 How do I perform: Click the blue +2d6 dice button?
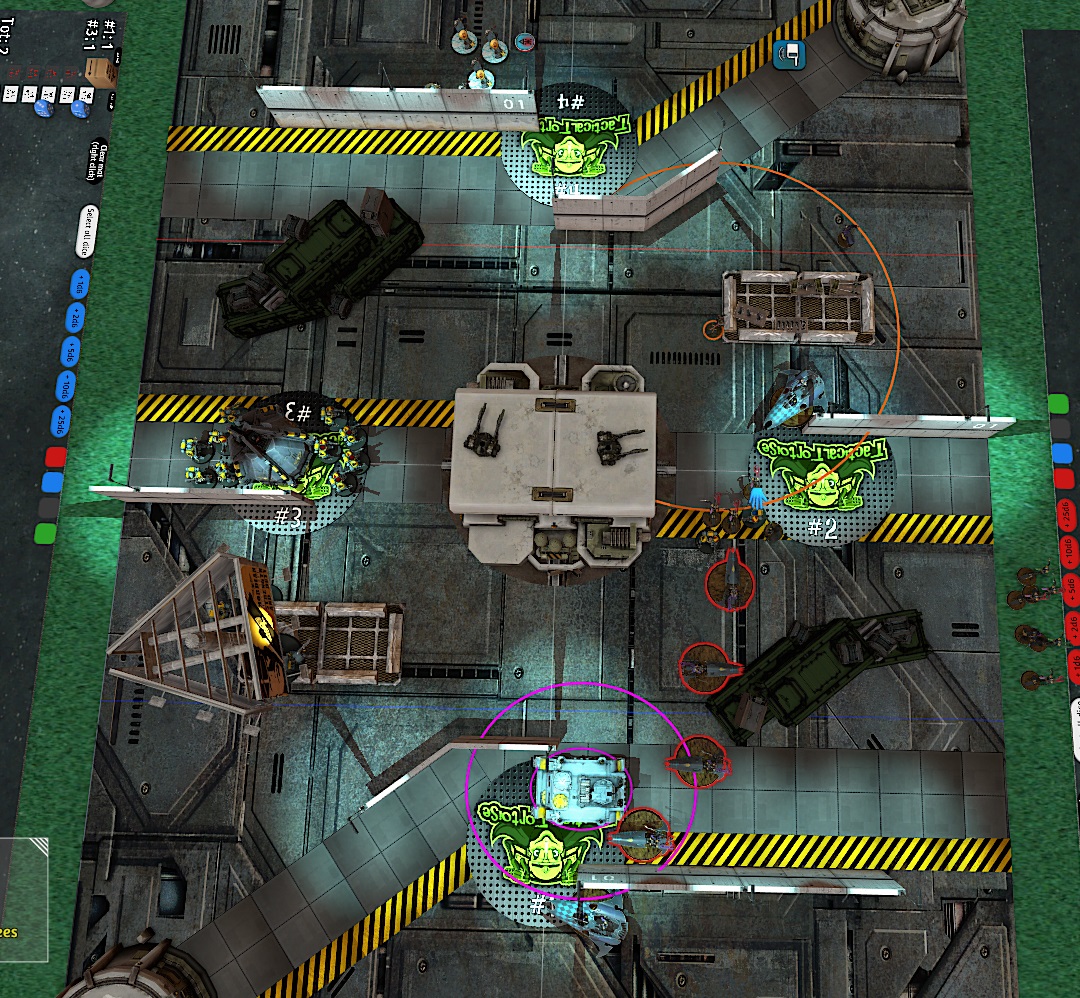coord(75,318)
